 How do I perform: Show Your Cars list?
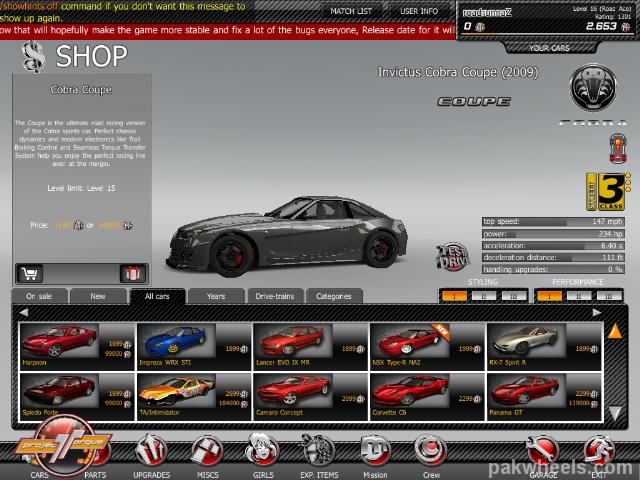(x=549, y=47)
